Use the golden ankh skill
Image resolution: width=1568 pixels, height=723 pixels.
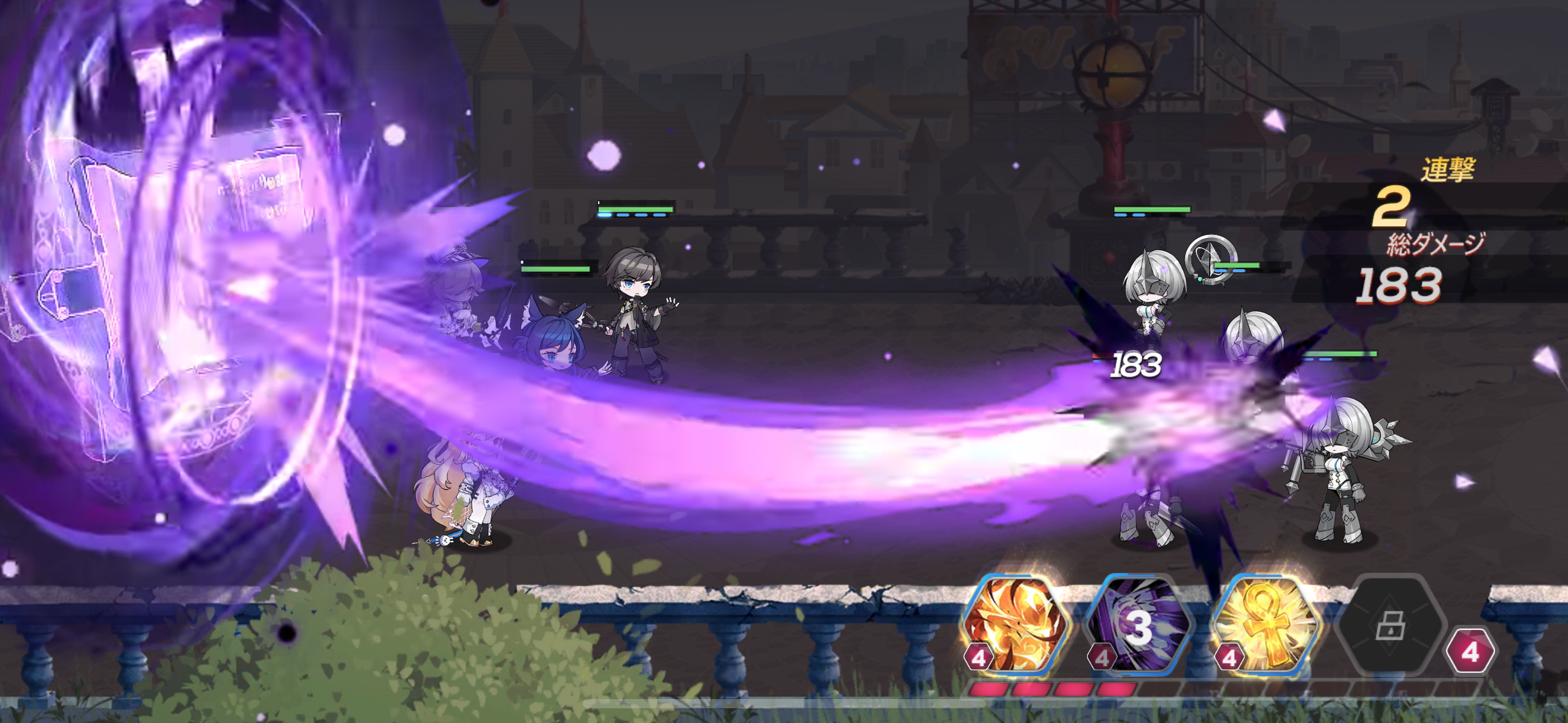1265,625
